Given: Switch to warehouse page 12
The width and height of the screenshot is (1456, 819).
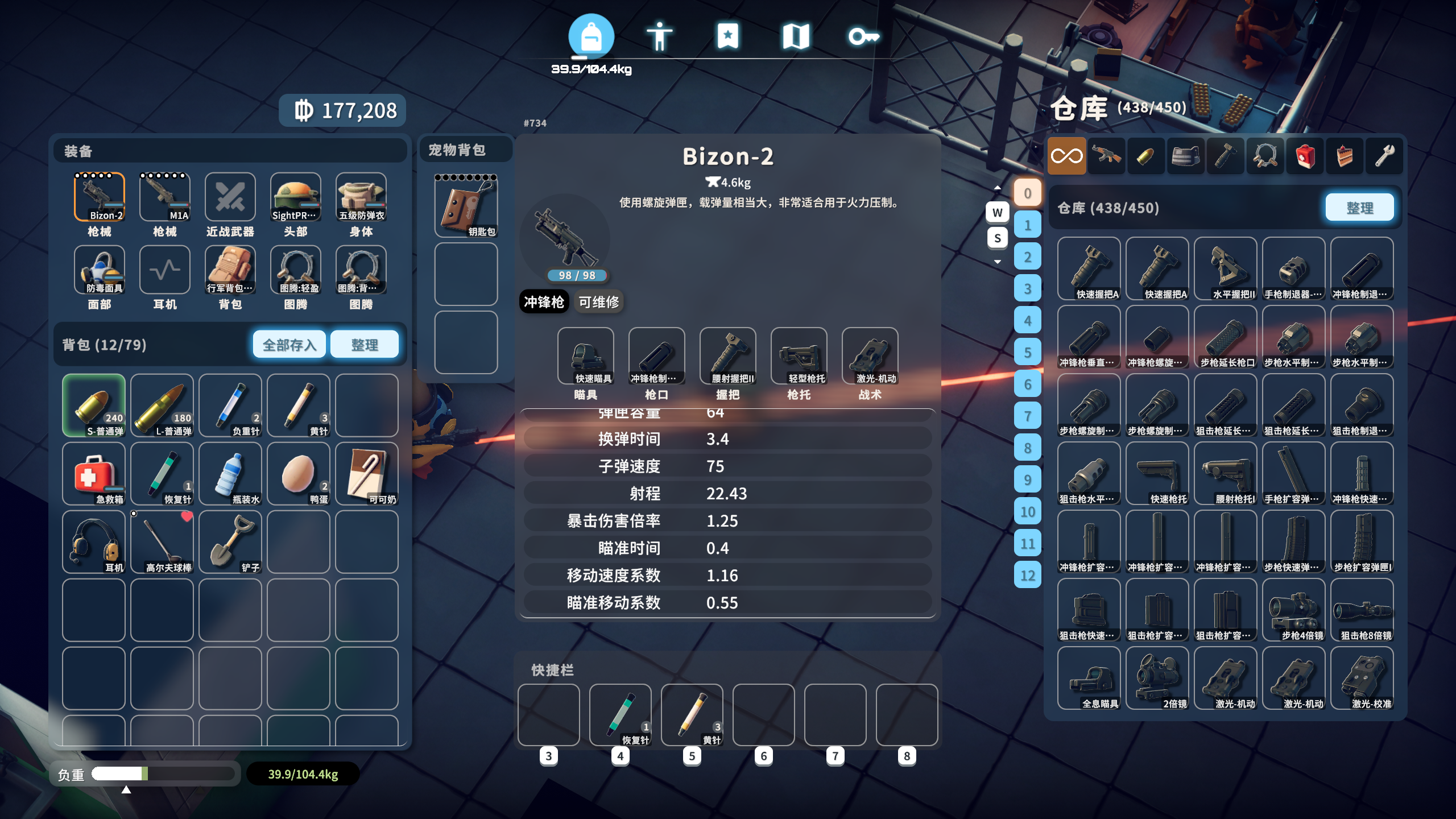Looking at the screenshot, I should (1028, 576).
